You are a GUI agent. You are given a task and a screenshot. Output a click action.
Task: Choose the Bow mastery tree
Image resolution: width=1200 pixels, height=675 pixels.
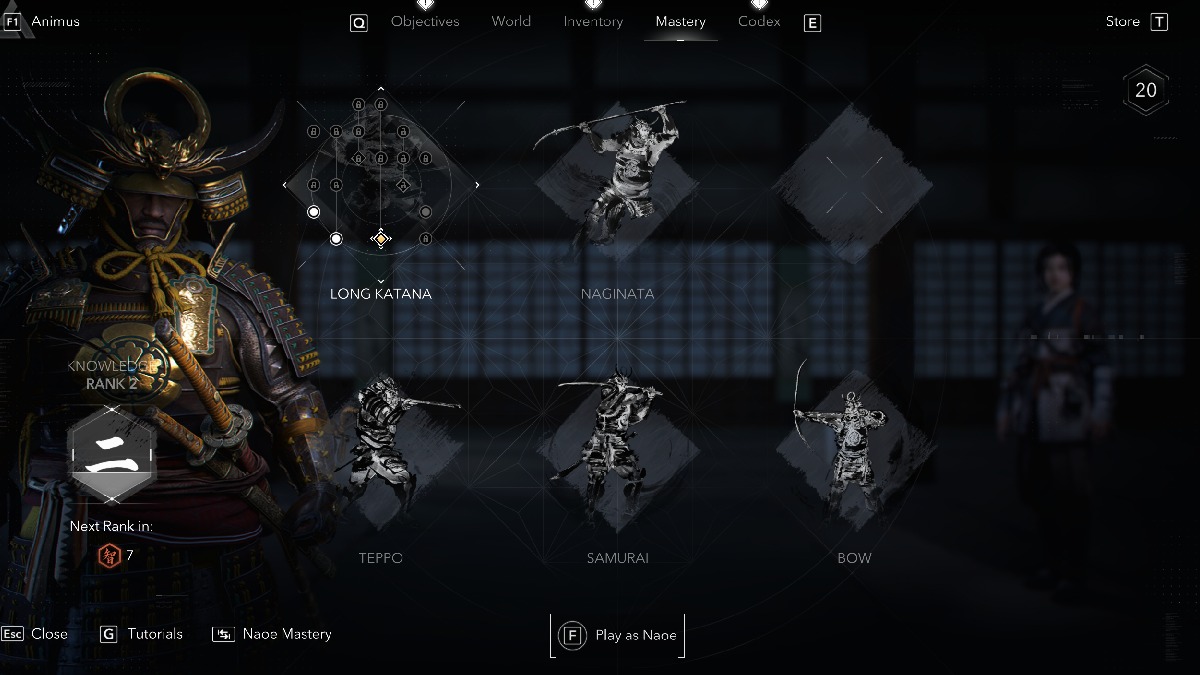[853, 450]
